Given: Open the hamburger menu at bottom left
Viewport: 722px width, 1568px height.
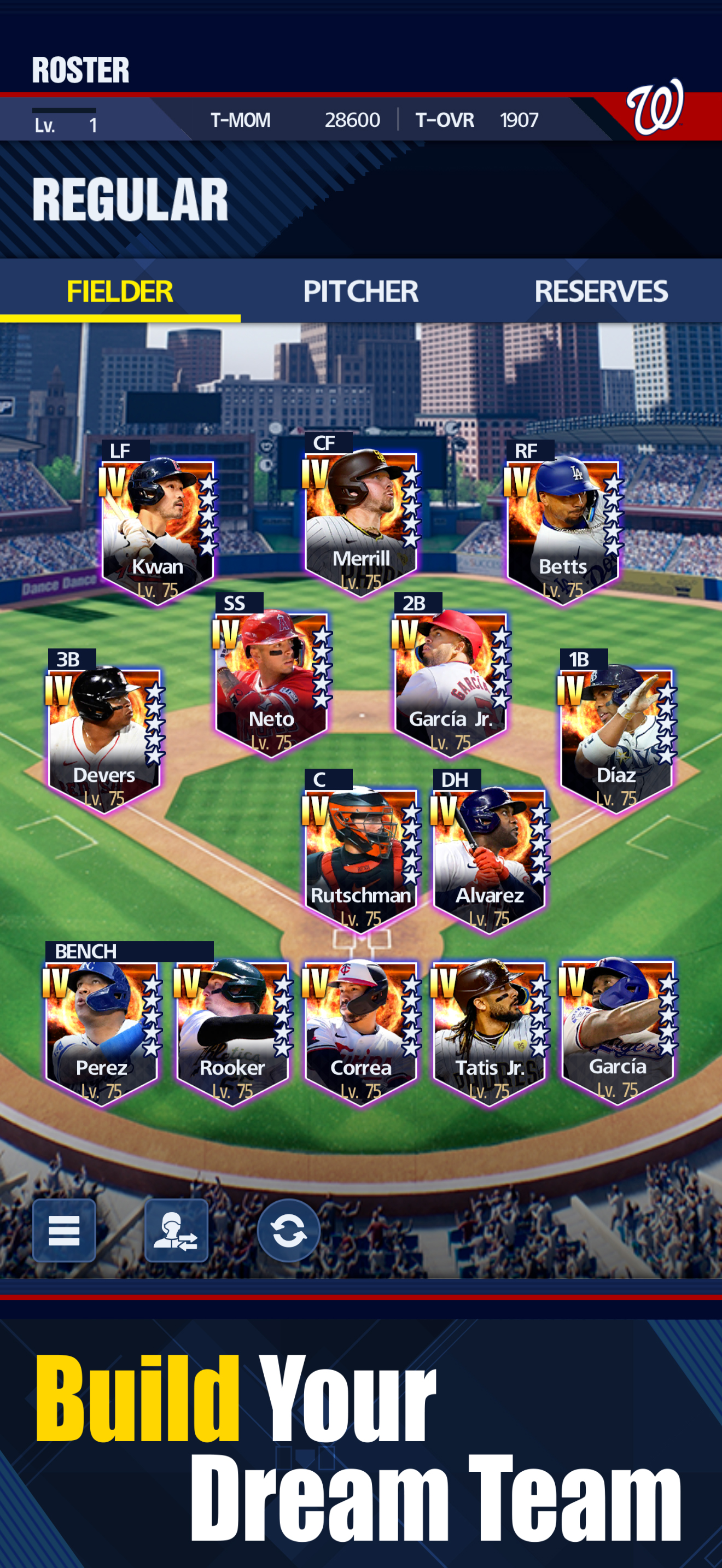Looking at the screenshot, I should pyautogui.click(x=63, y=1231).
